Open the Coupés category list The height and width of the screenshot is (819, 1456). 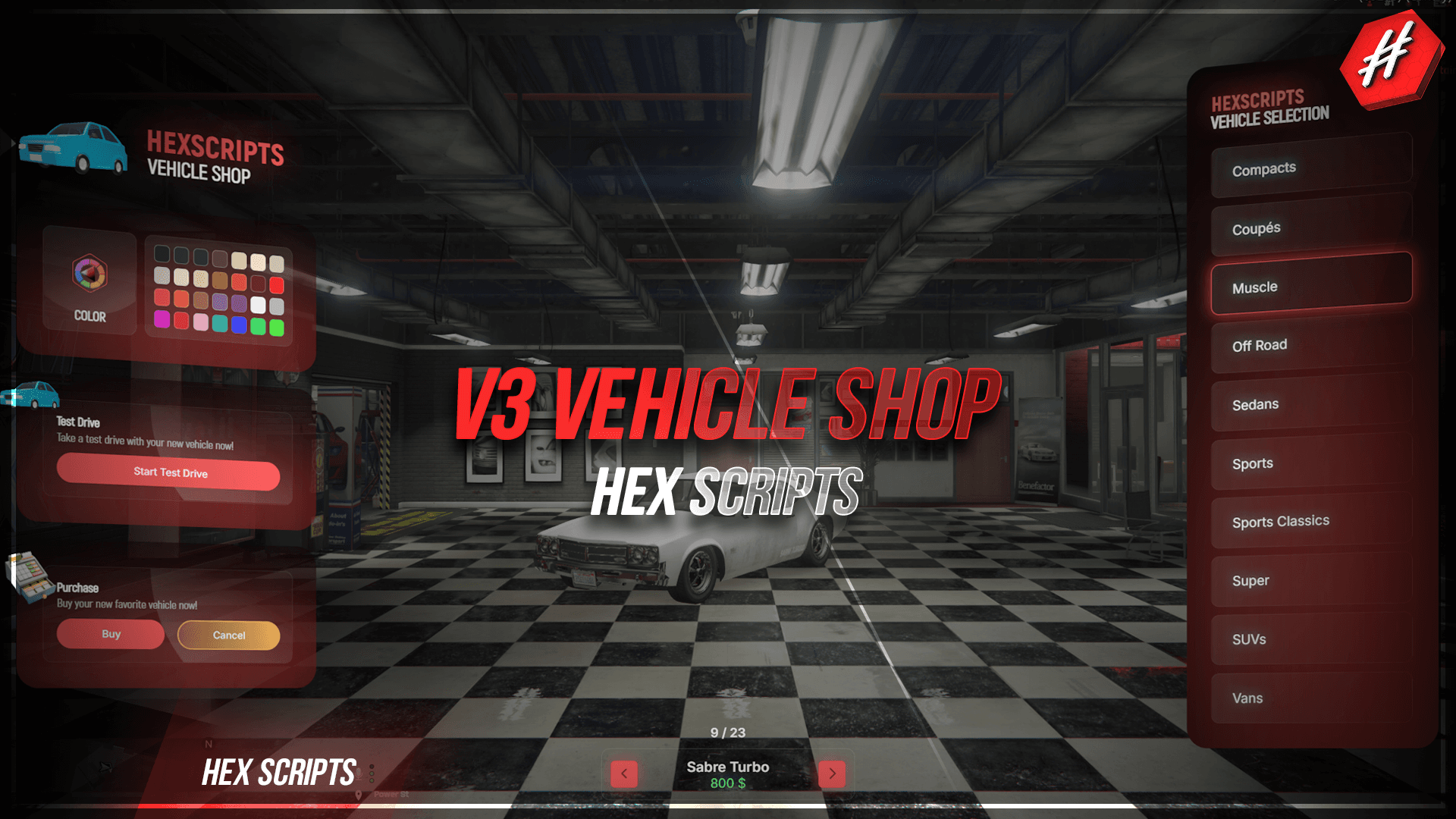point(1311,228)
